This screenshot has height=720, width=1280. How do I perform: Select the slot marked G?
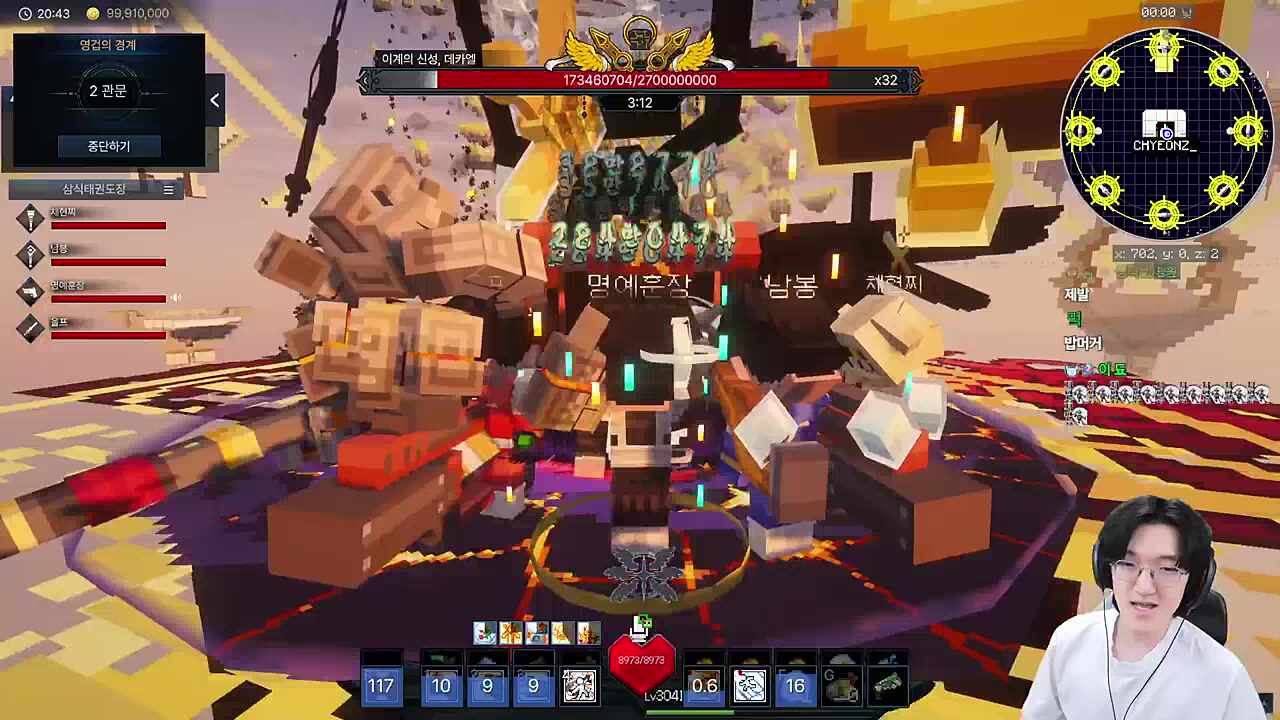coord(841,685)
